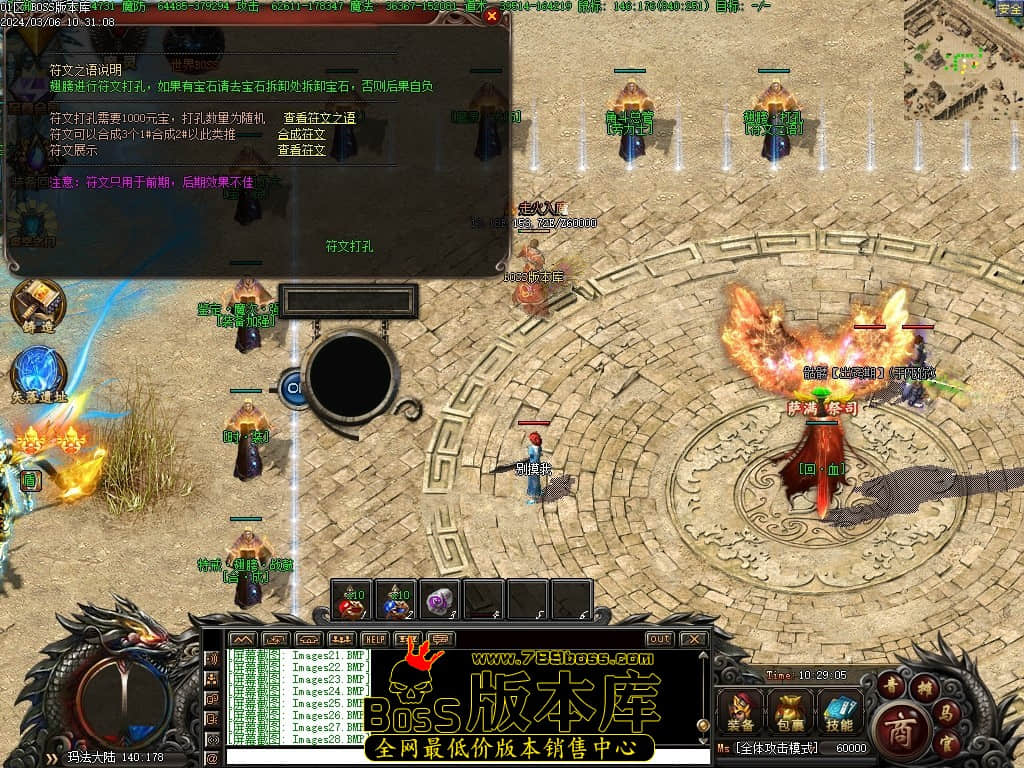This screenshot has height=768, width=1024.
Task: Select the purple scroll hotbar slot
Action: coord(440,601)
